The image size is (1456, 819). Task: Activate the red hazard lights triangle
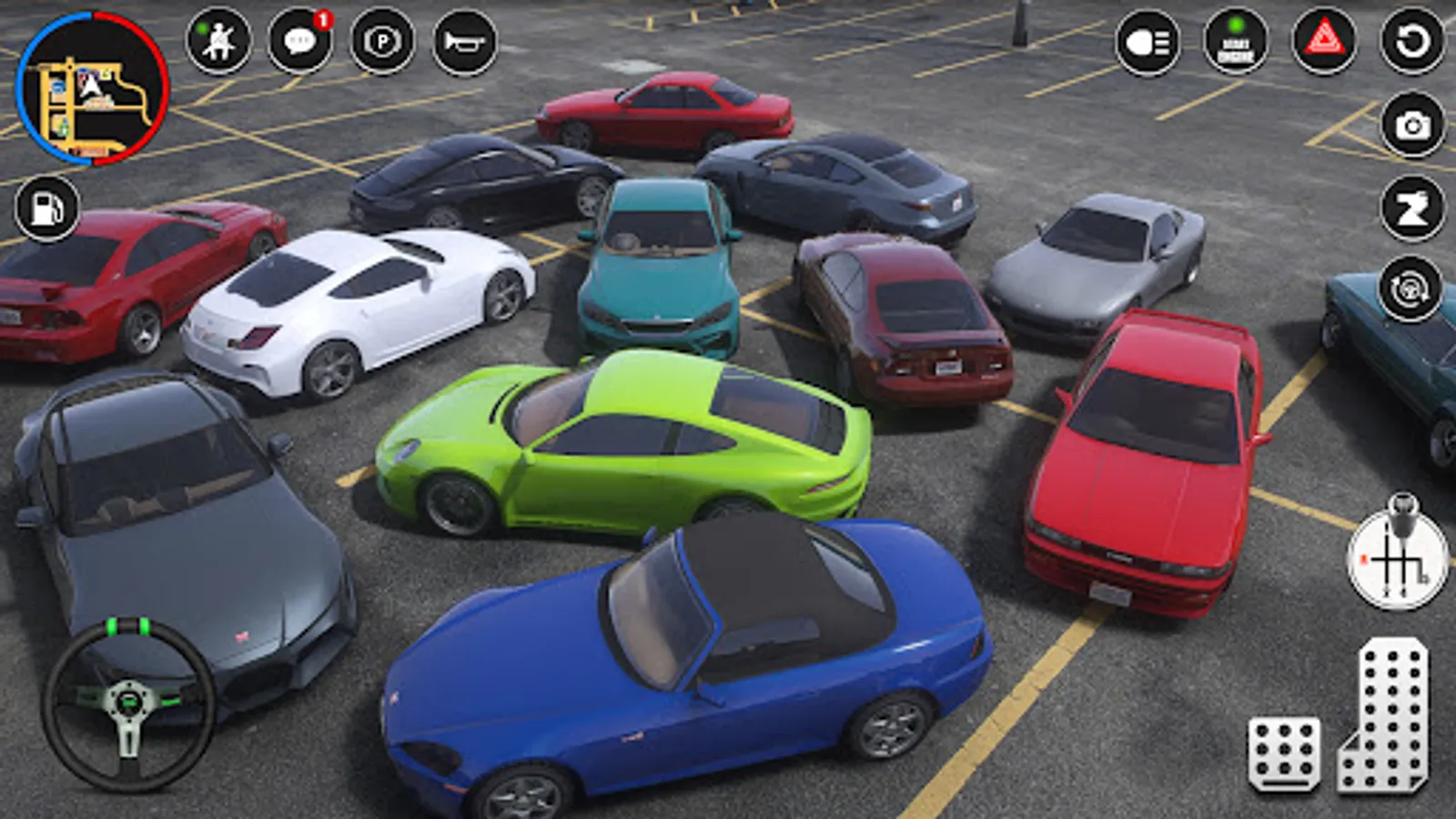(1324, 41)
